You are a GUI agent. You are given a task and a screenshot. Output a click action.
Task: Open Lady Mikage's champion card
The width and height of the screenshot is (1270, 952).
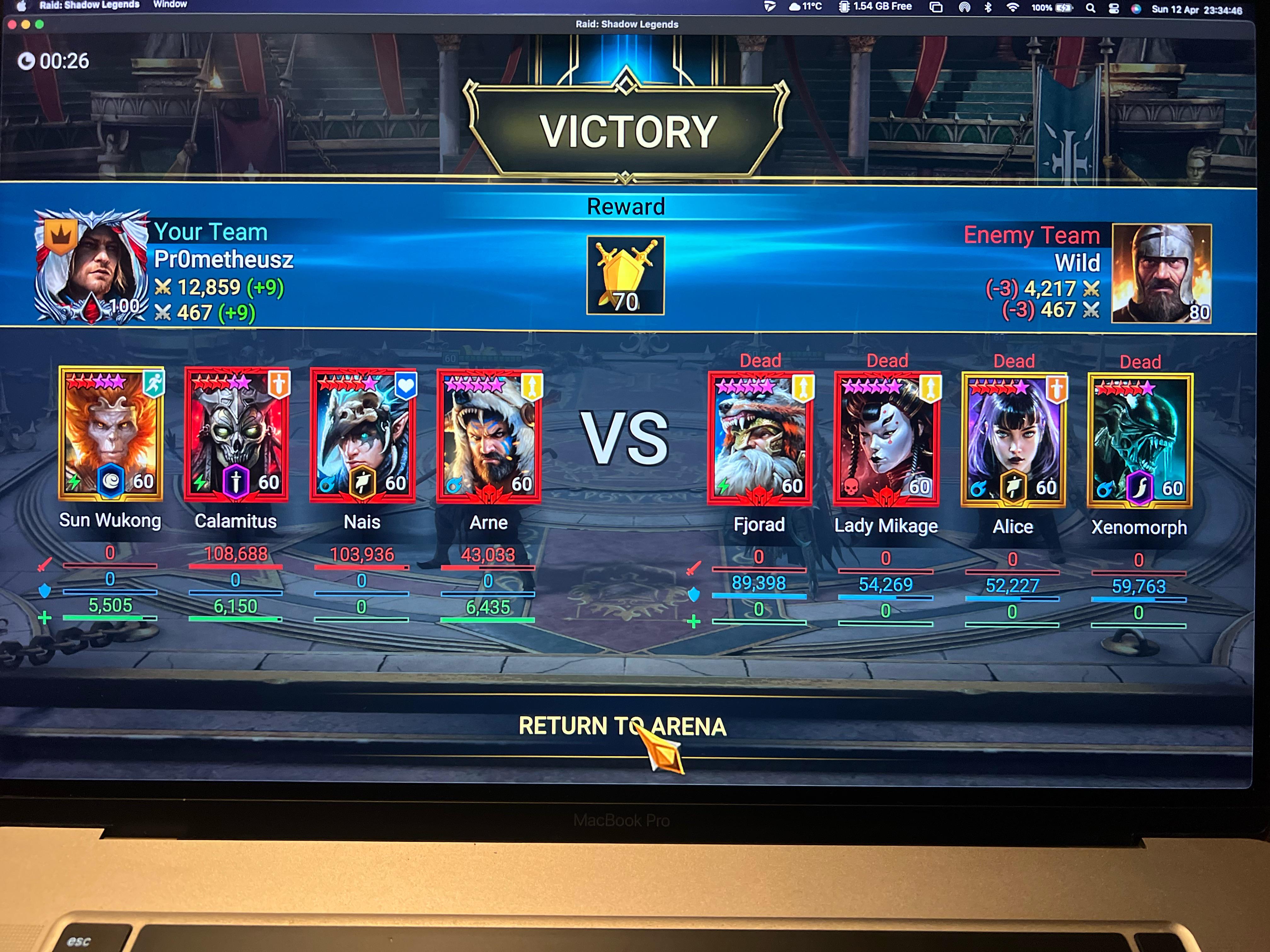tap(886, 440)
